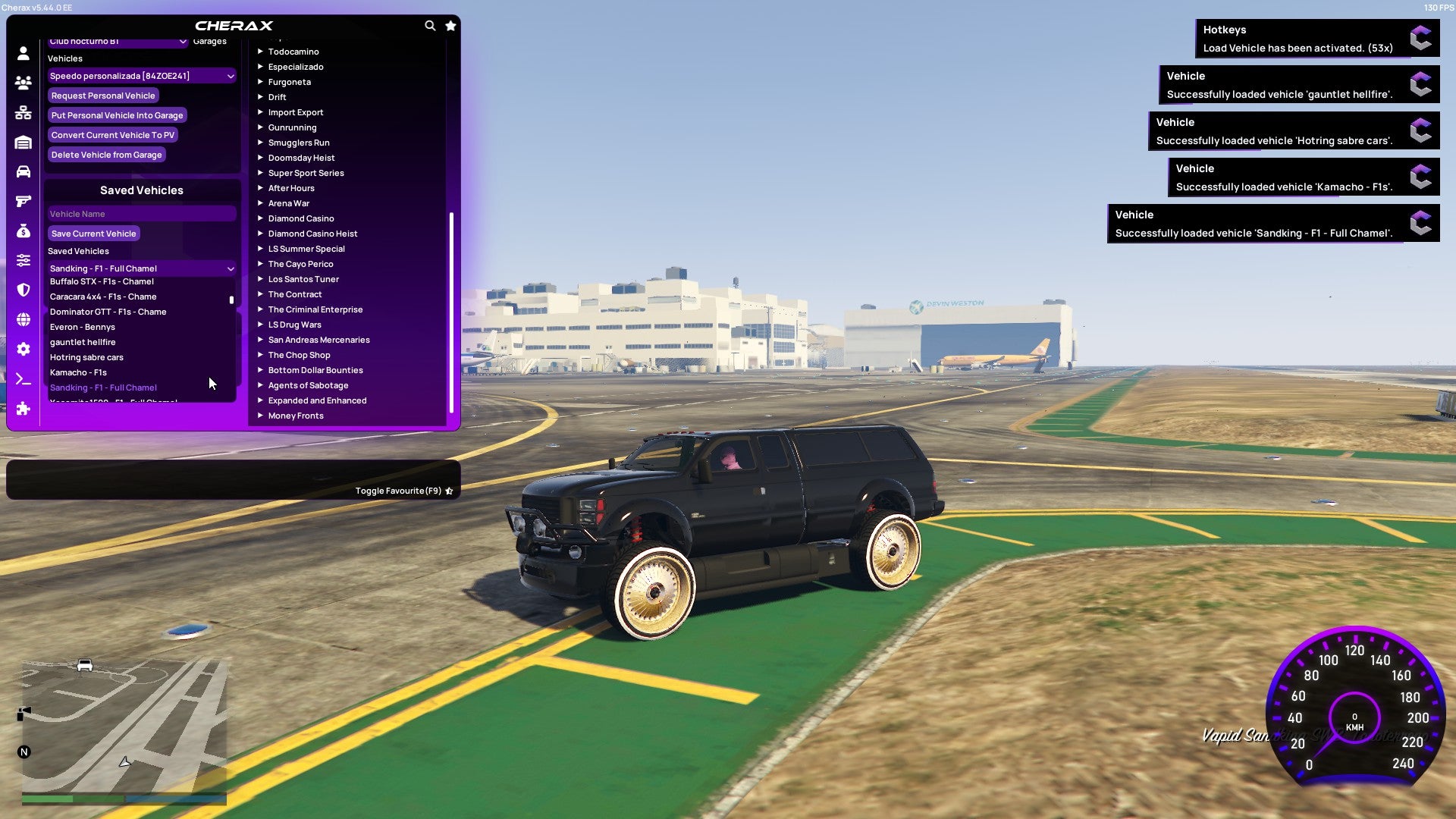Select the weapons pistol icon
Image resolution: width=1456 pixels, height=819 pixels.
click(x=23, y=199)
